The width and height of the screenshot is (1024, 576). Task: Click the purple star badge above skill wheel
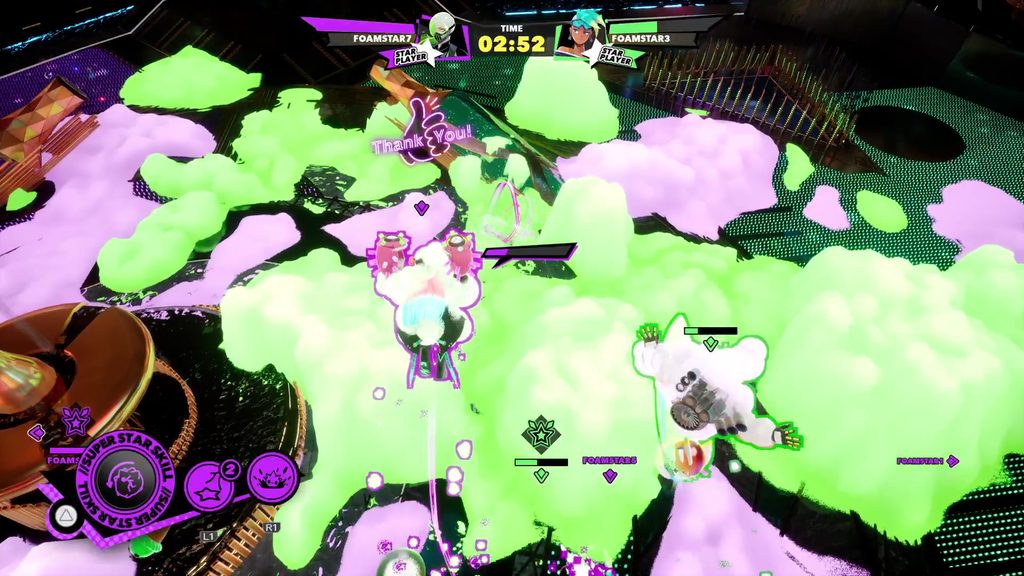coord(75,421)
